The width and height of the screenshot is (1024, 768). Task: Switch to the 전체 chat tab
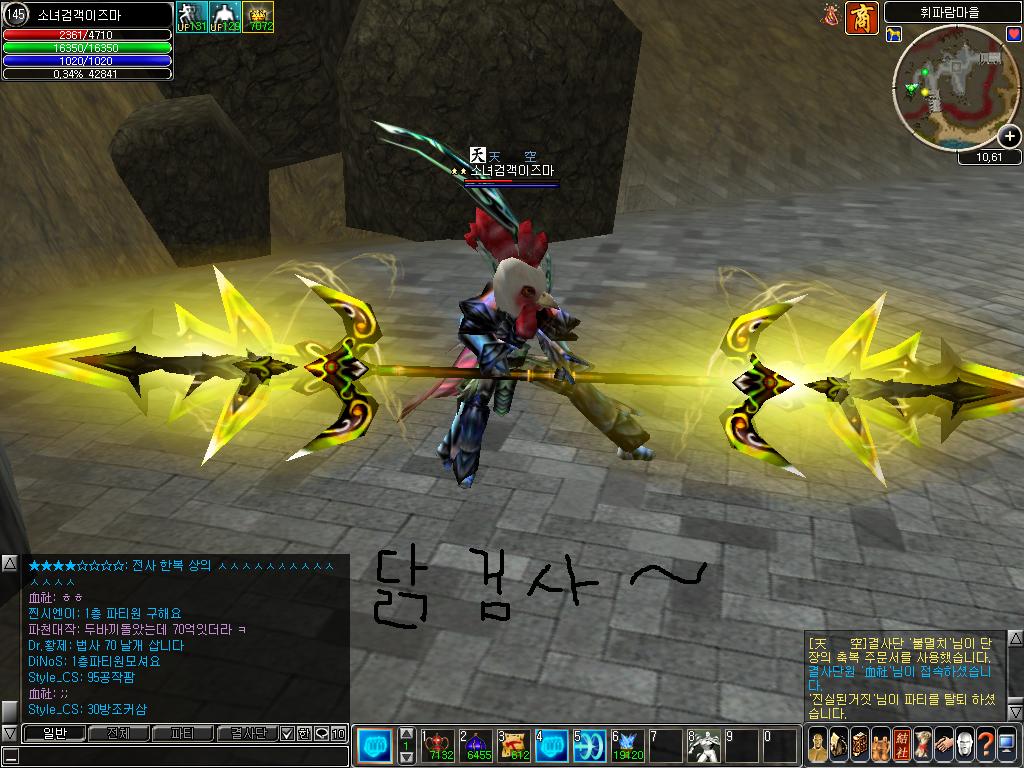click(118, 734)
